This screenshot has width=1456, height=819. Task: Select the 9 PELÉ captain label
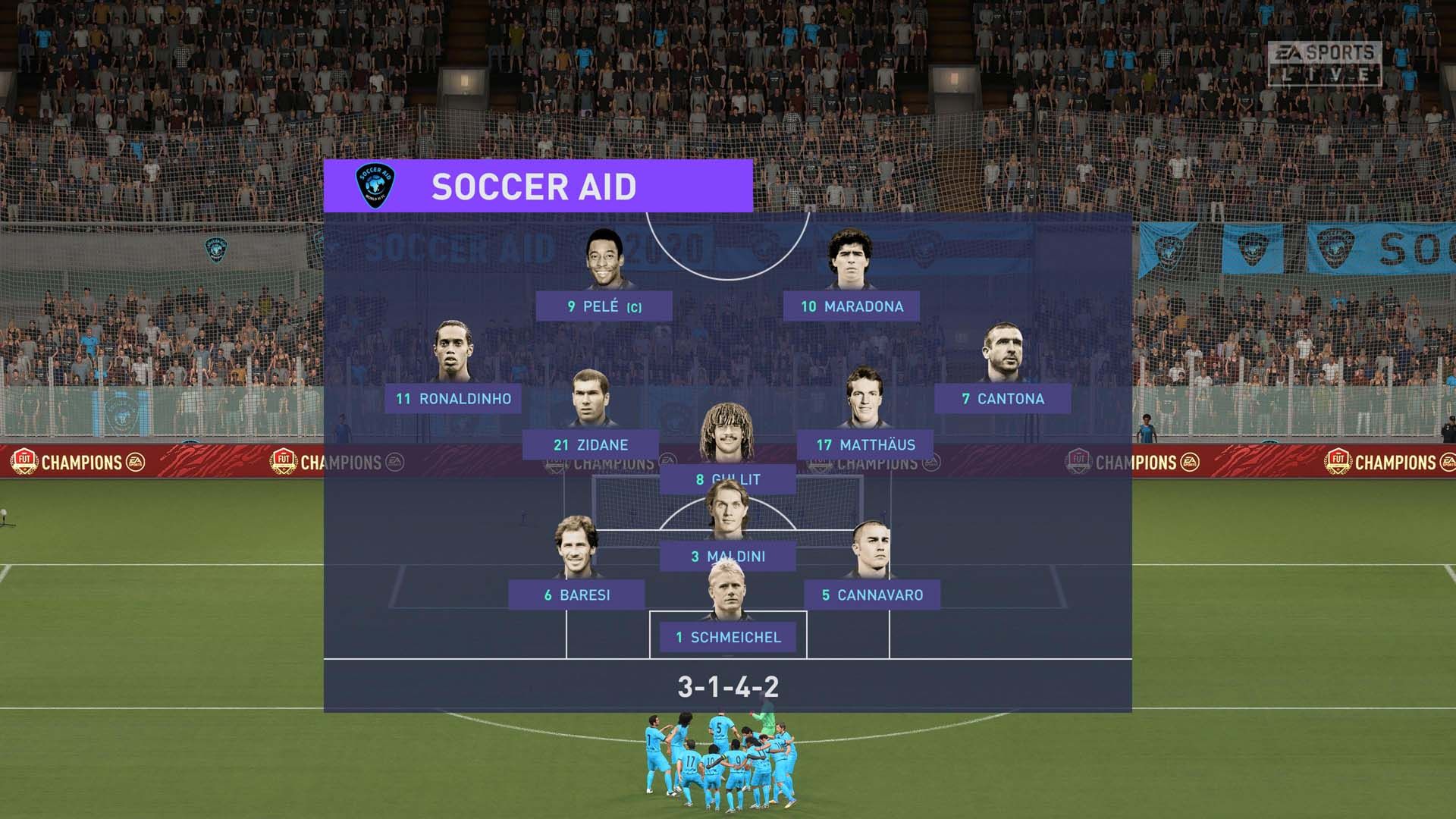[602, 306]
